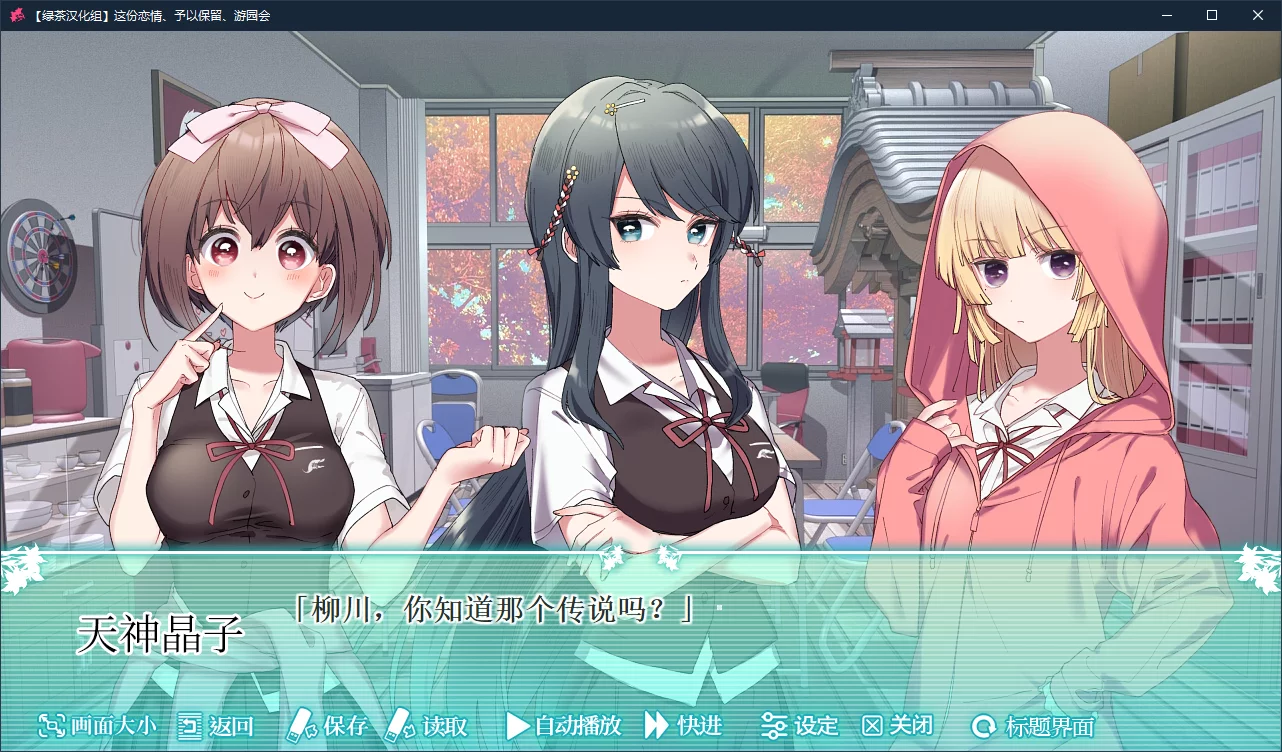Start 自动播放 auto-play mode
The height and width of the screenshot is (752, 1282).
[564, 726]
